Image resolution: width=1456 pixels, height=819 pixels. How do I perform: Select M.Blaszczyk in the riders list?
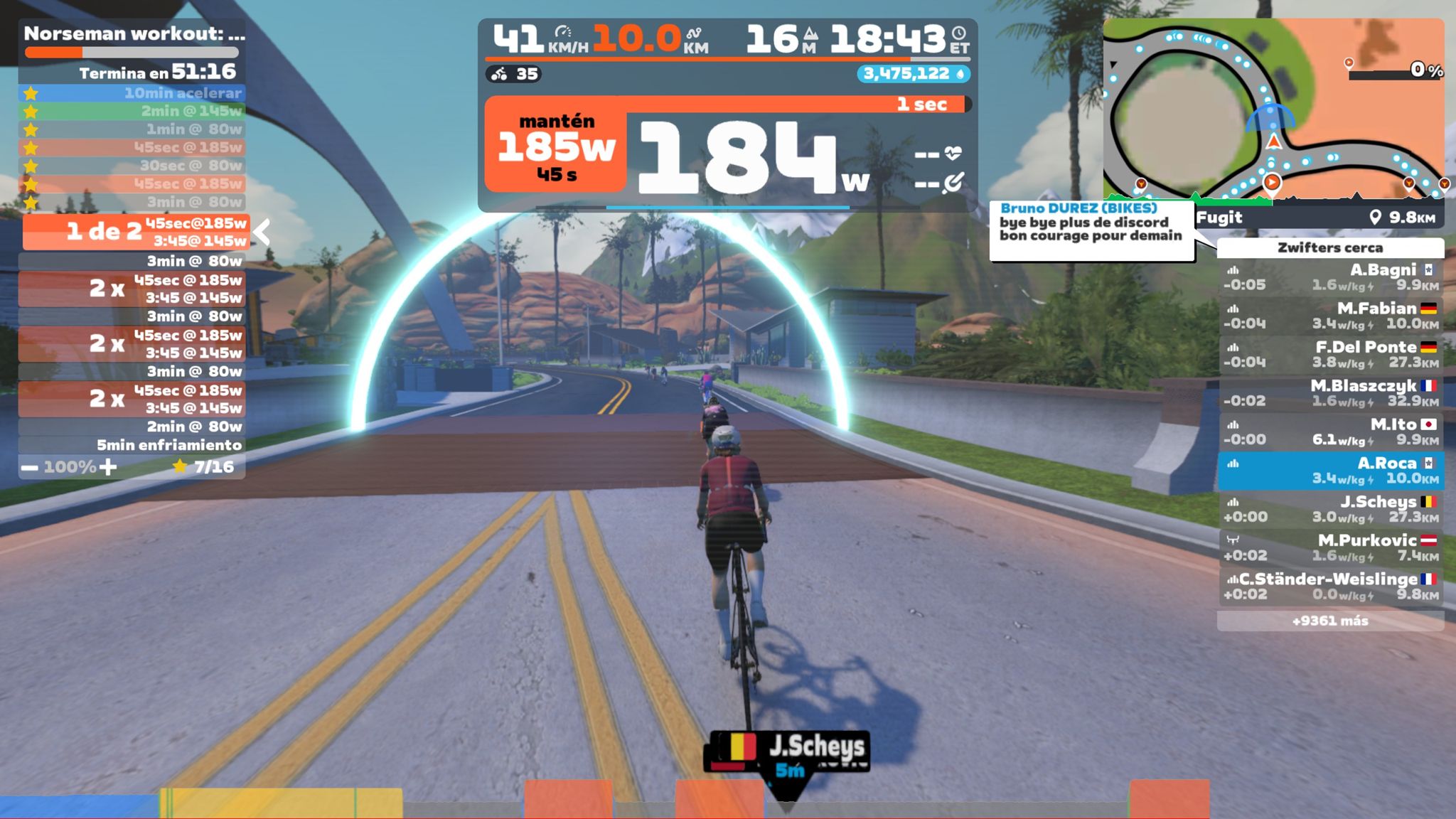[x=1330, y=393]
